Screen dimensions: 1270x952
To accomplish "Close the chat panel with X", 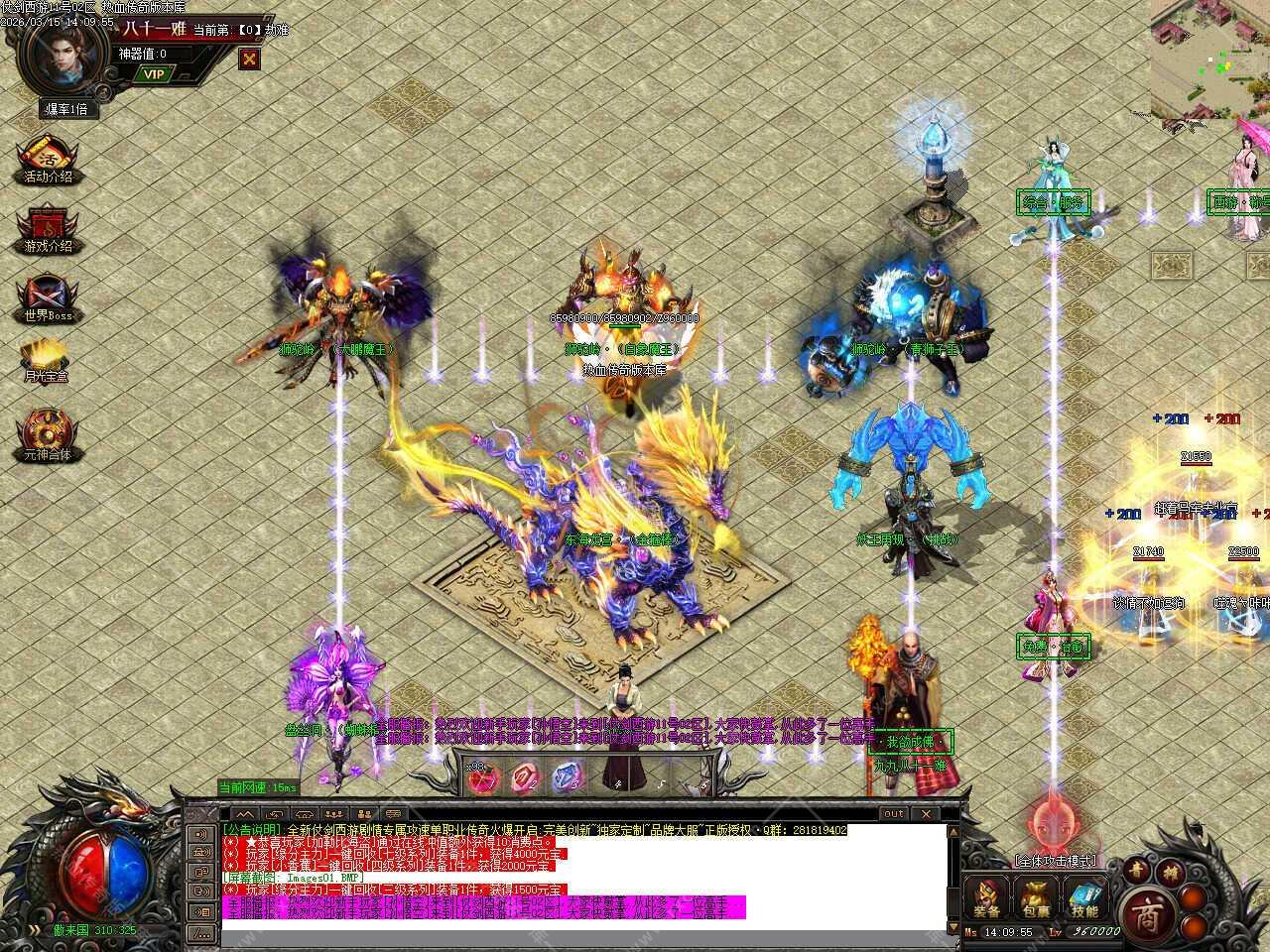I will (x=927, y=814).
